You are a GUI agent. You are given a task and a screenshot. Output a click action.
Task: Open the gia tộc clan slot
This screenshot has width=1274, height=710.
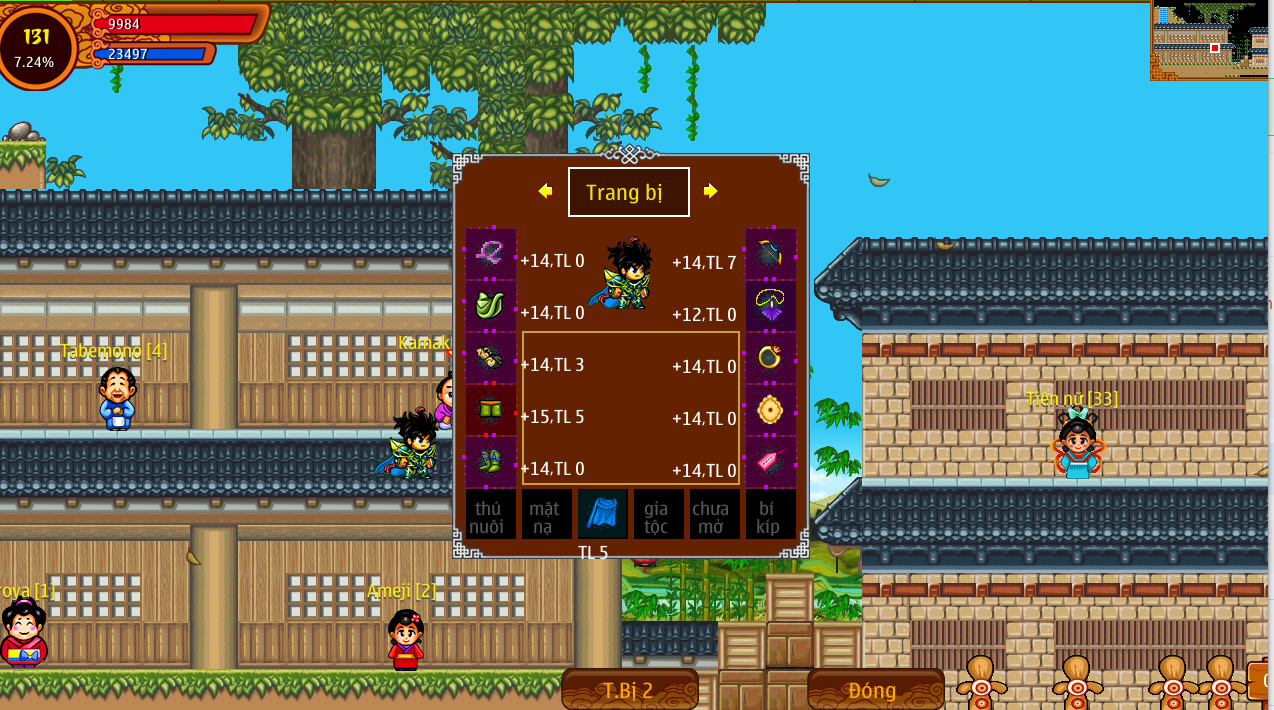[658, 514]
